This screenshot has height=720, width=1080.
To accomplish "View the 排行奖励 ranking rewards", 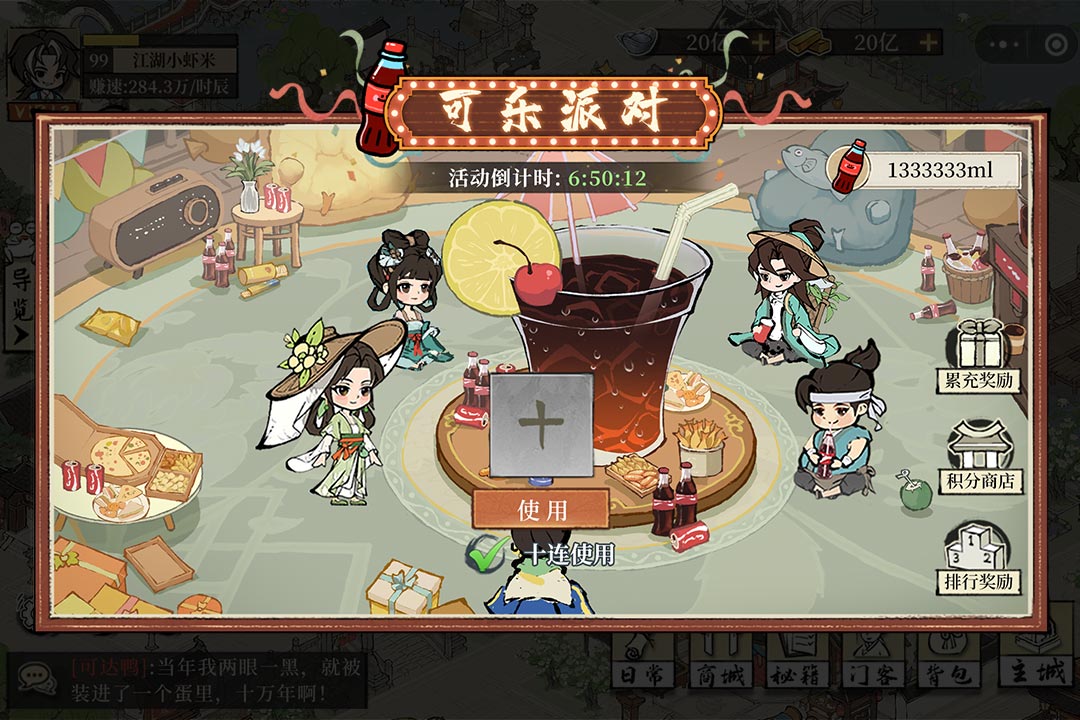I will coord(979,556).
